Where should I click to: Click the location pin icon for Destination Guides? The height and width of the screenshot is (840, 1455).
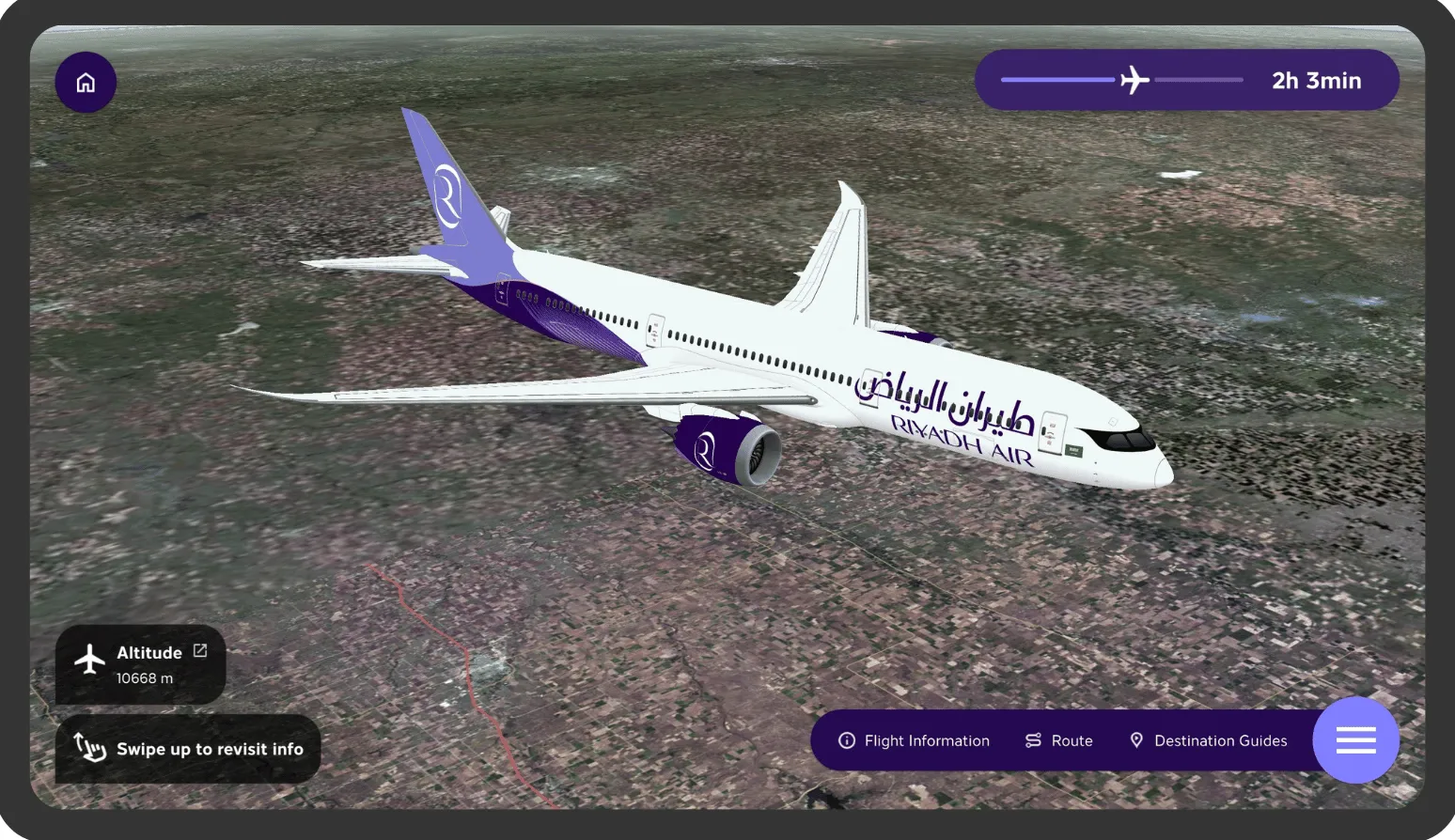(1136, 740)
